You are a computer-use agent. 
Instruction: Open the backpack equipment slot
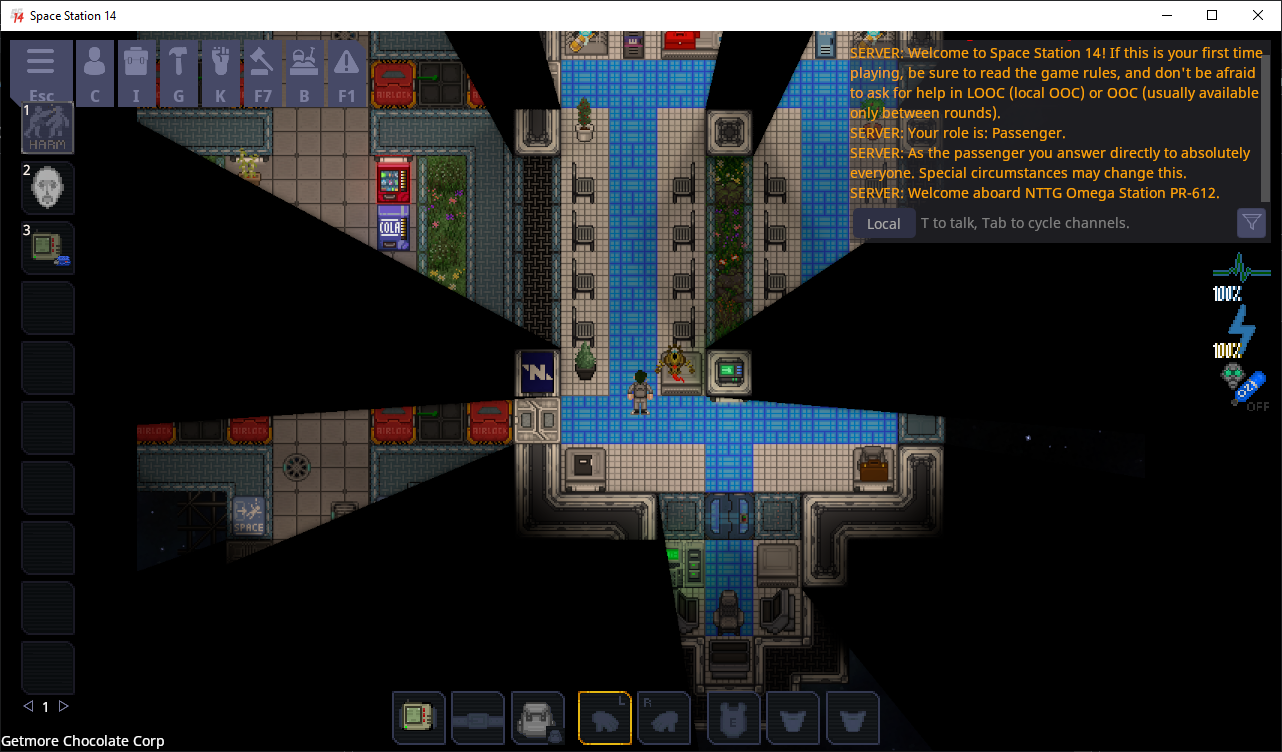(x=538, y=718)
